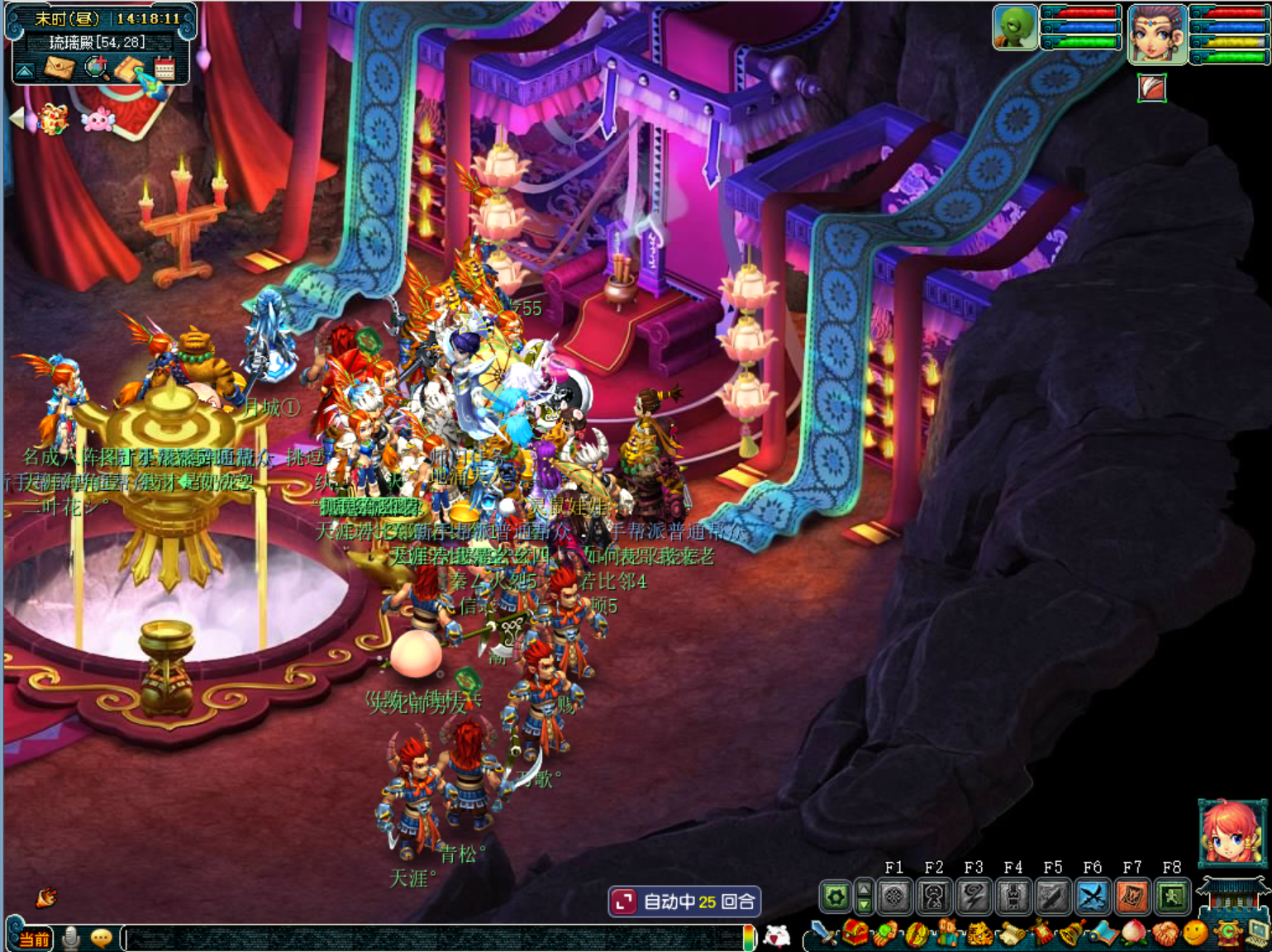Open the tiger pet menu icon

pos(979,935)
